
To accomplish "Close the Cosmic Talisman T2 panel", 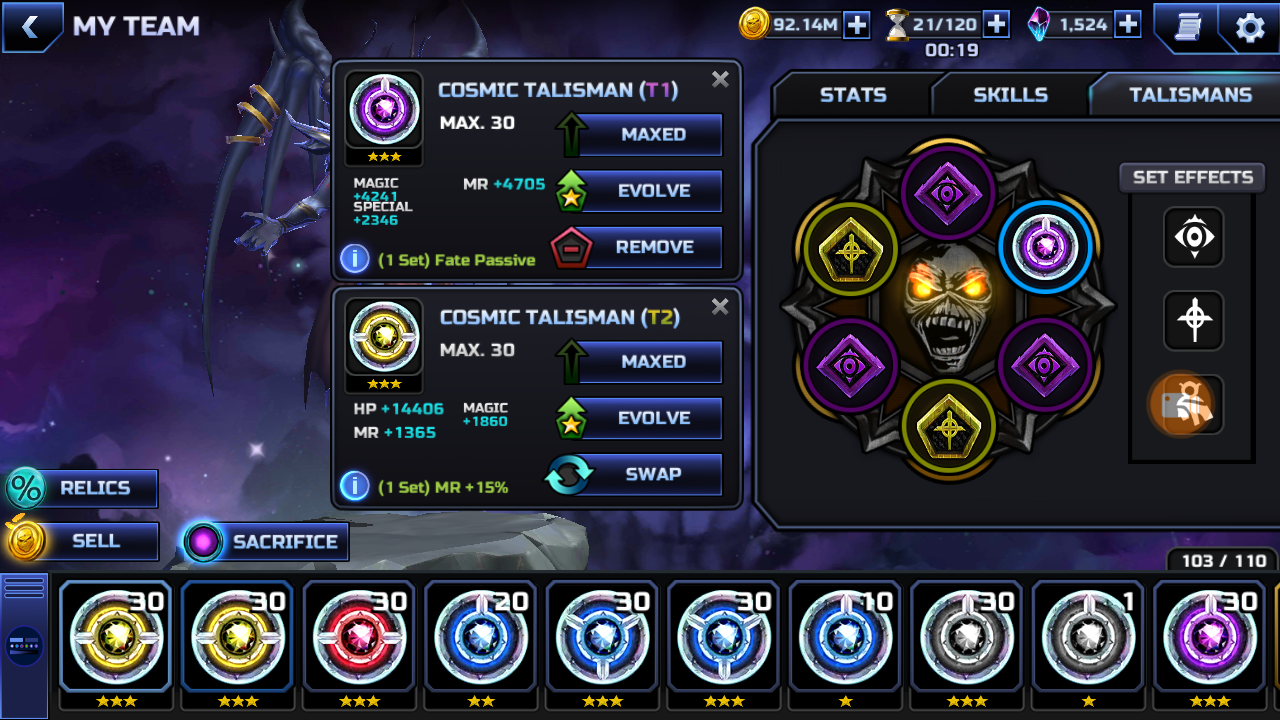I will [x=720, y=307].
